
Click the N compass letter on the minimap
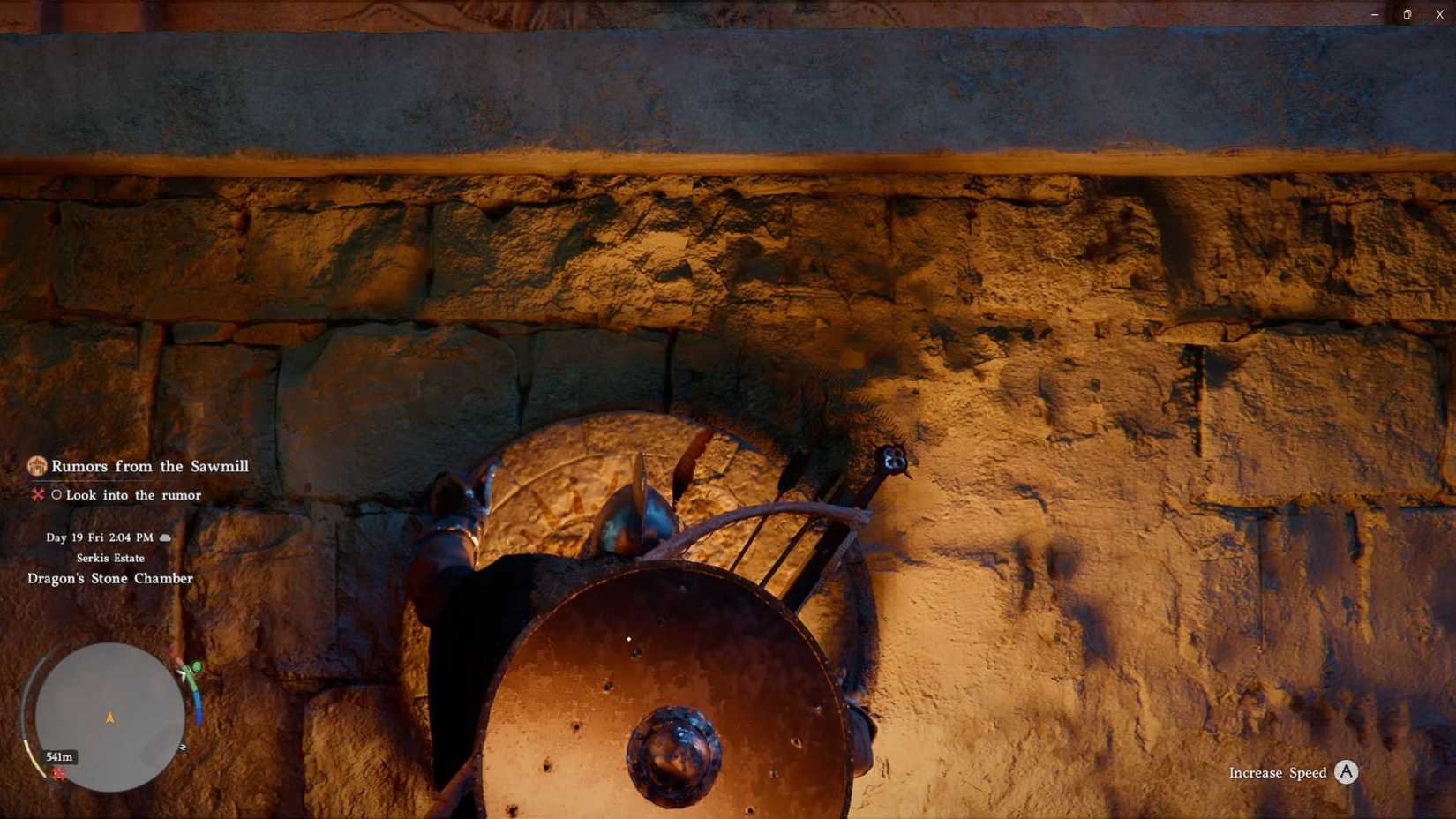click(183, 746)
